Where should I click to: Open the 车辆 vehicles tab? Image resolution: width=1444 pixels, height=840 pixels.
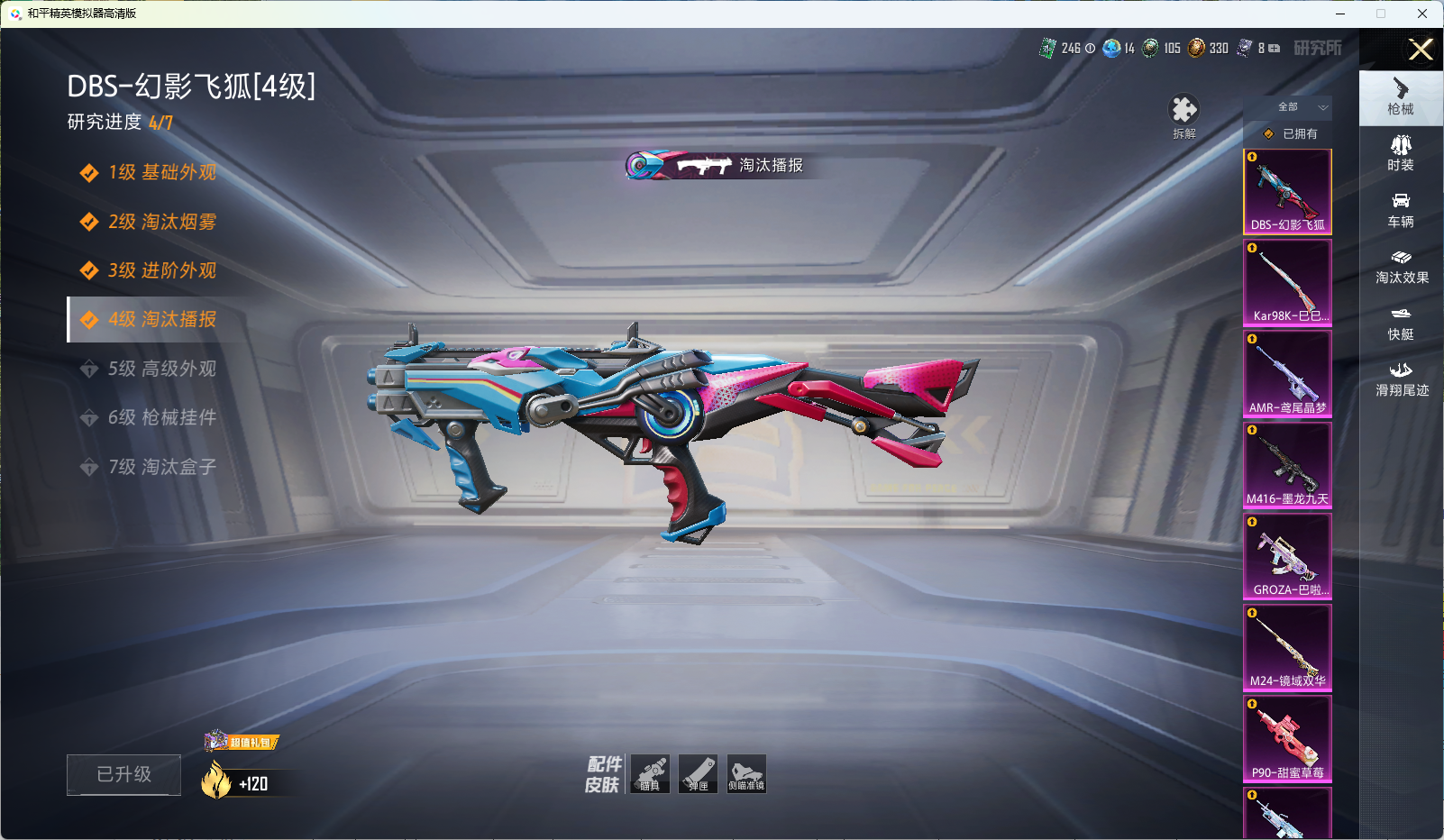(x=1401, y=210)
